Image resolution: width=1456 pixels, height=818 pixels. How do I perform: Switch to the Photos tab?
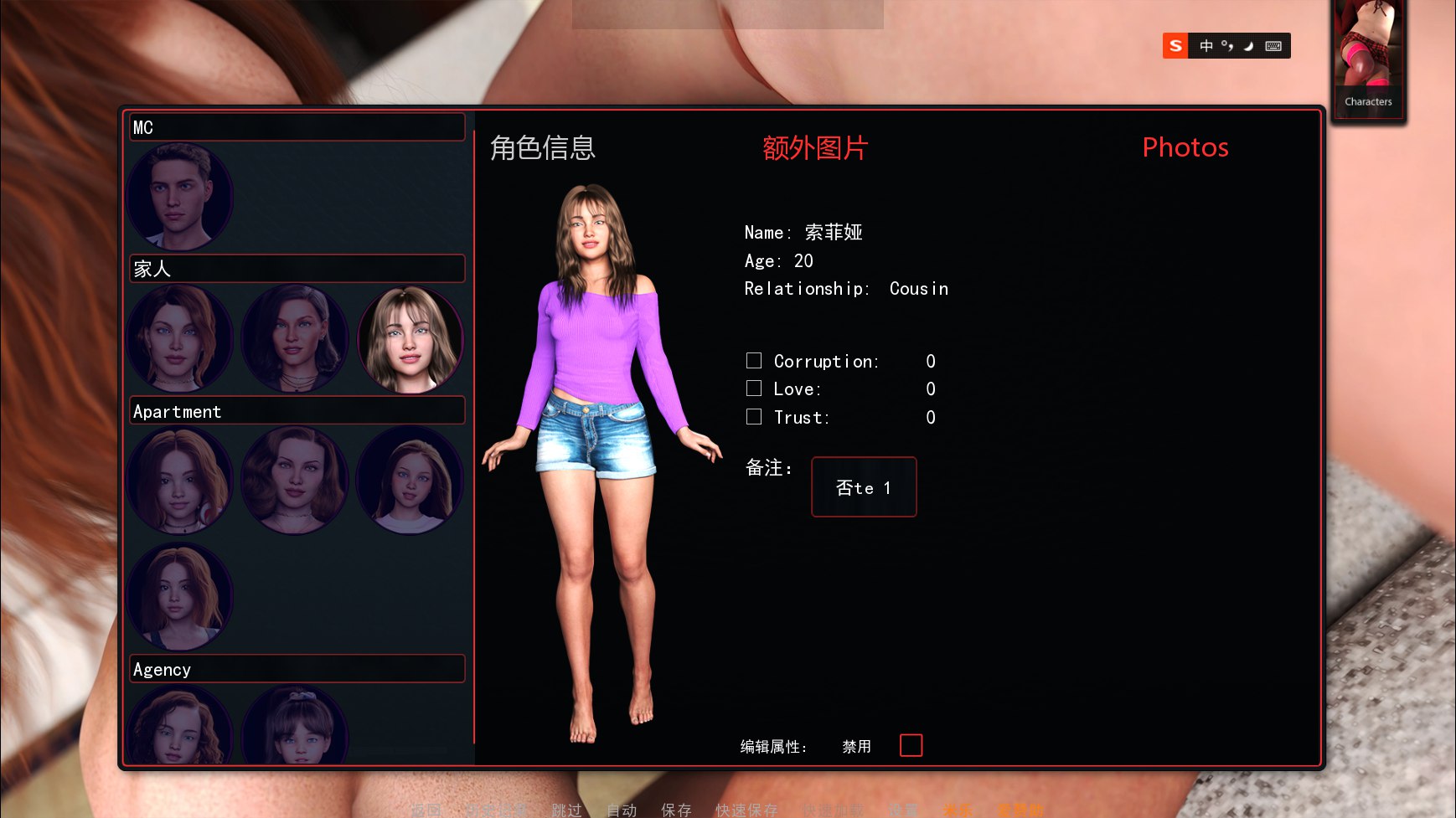(x=1185, y=148)
